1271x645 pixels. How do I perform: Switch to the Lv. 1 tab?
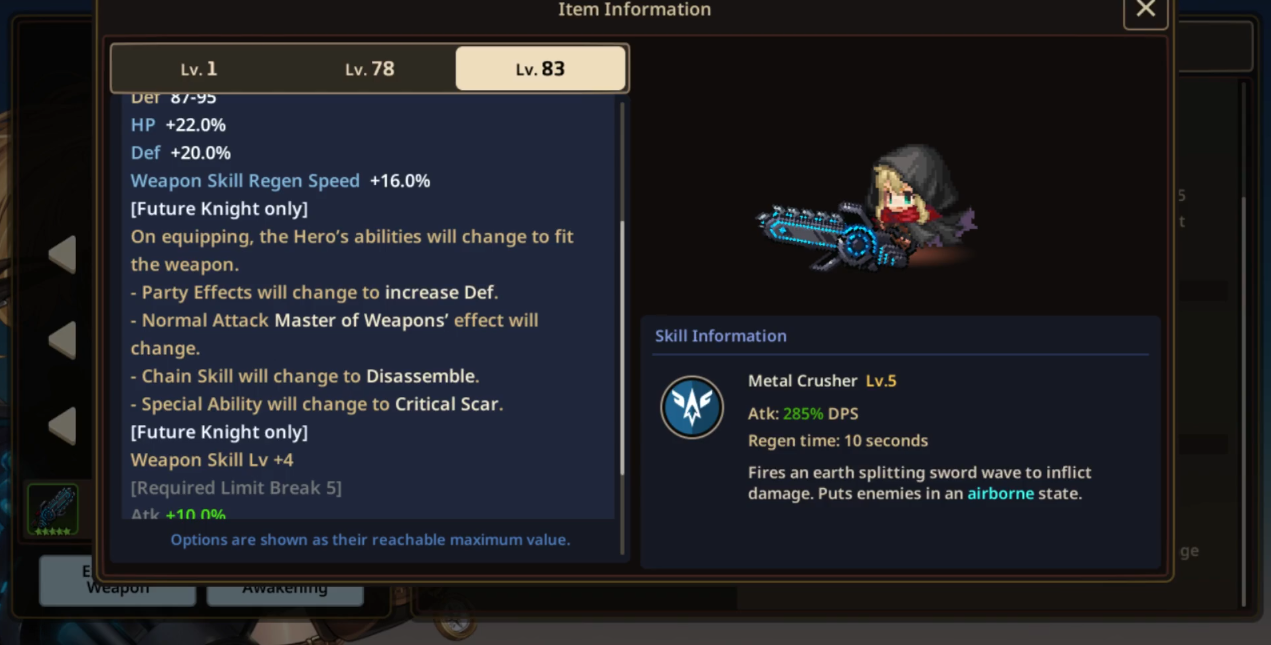(198, 69)
